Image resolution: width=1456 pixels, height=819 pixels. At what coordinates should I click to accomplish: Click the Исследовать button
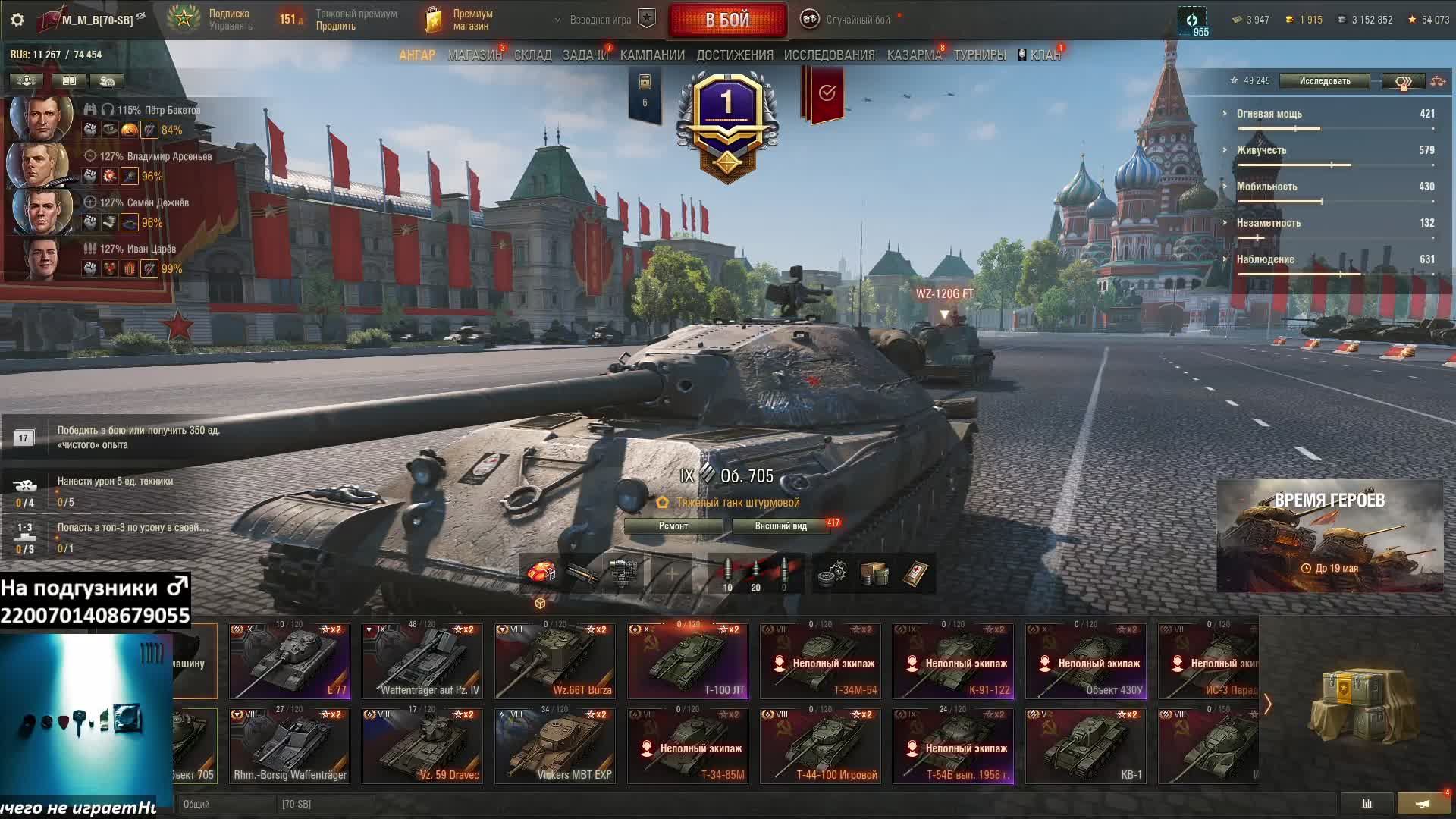pyautogui.click(x=1324, y=81)
